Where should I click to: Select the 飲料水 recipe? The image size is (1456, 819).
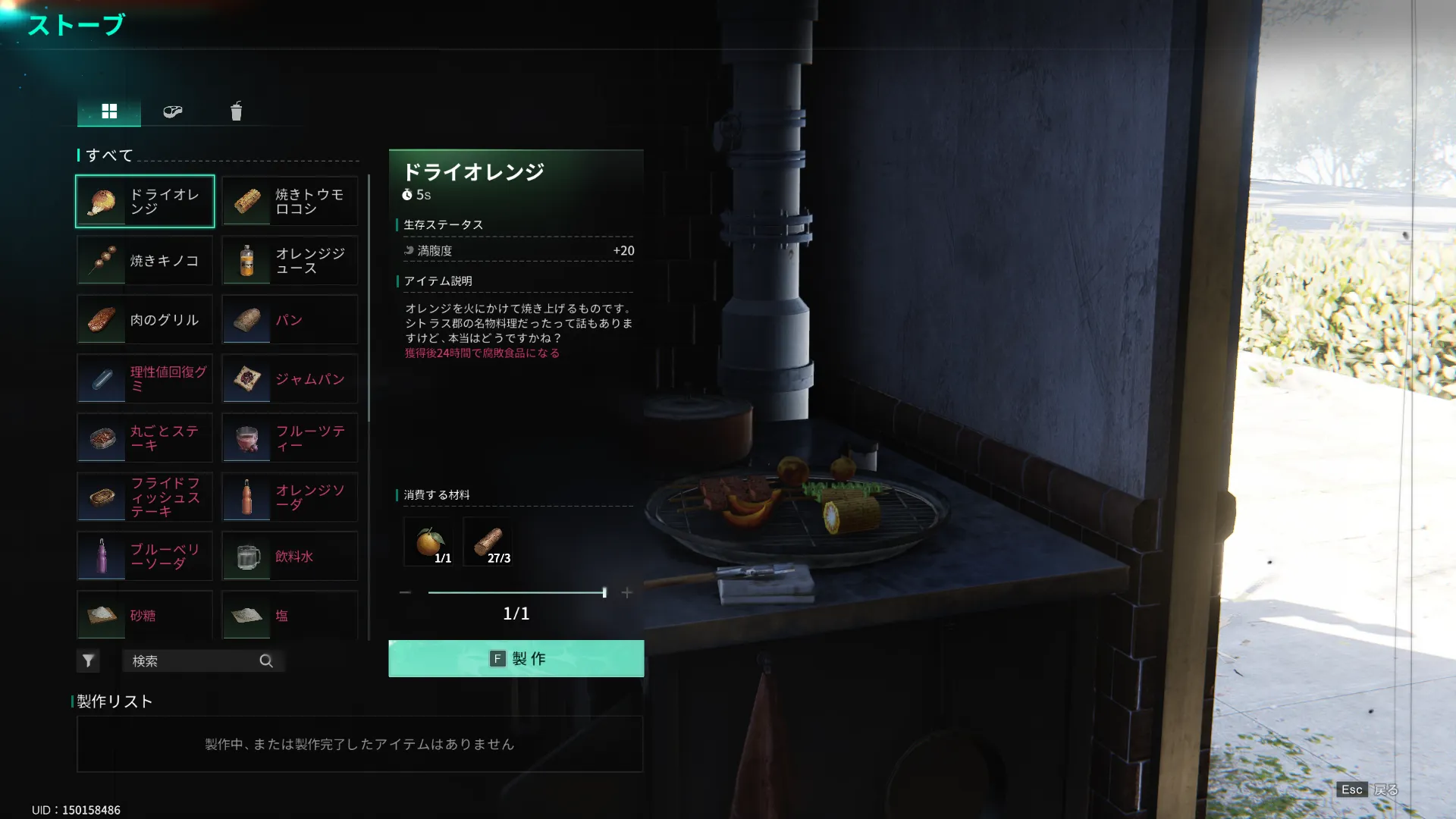coord(290,557)
